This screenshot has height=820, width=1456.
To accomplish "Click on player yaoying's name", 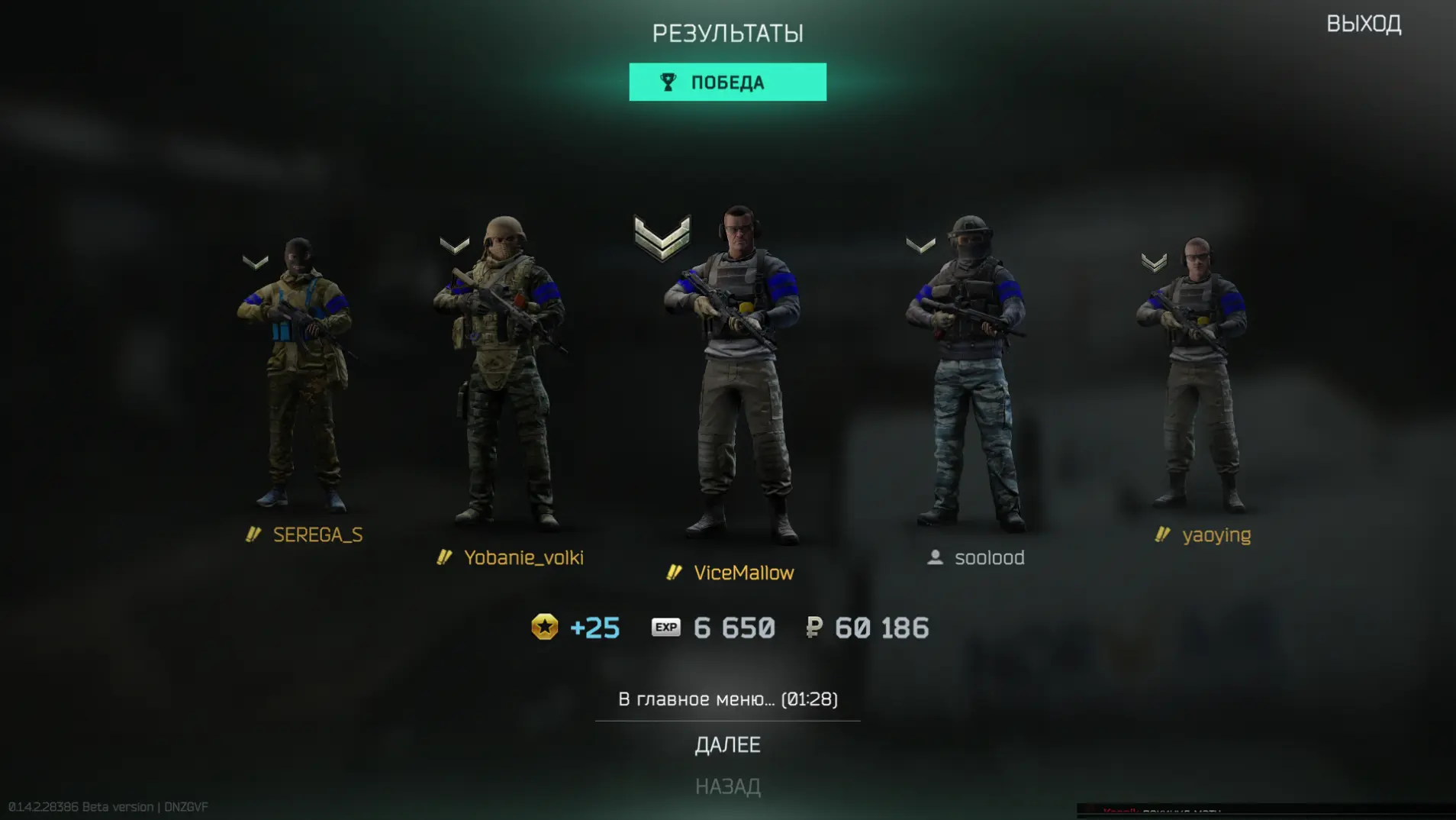I will pos(1216,535).
